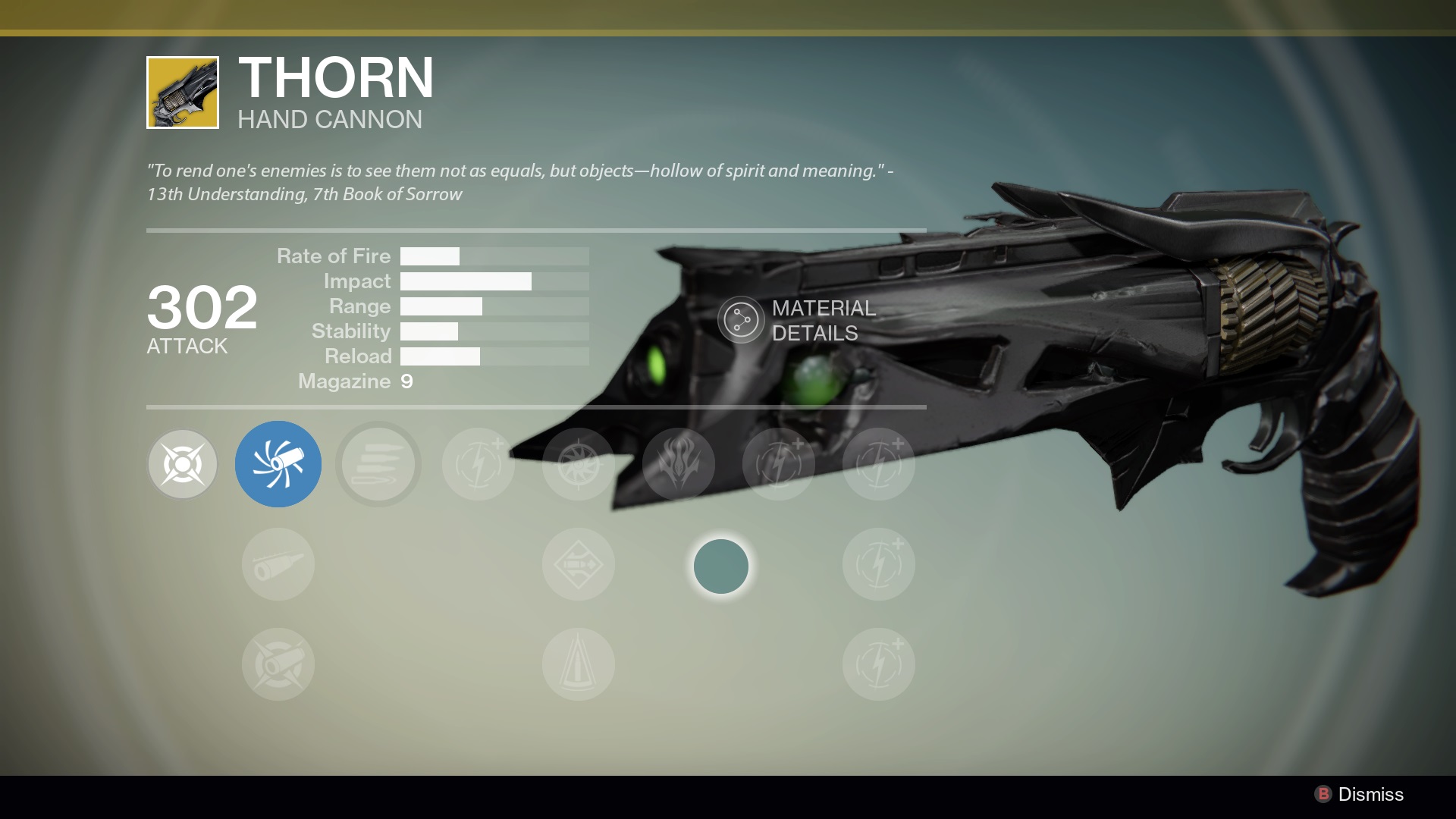Screen dimensions: 1456x819
Task: Select the stacked bullets perk node
Action: click(378, 464)
